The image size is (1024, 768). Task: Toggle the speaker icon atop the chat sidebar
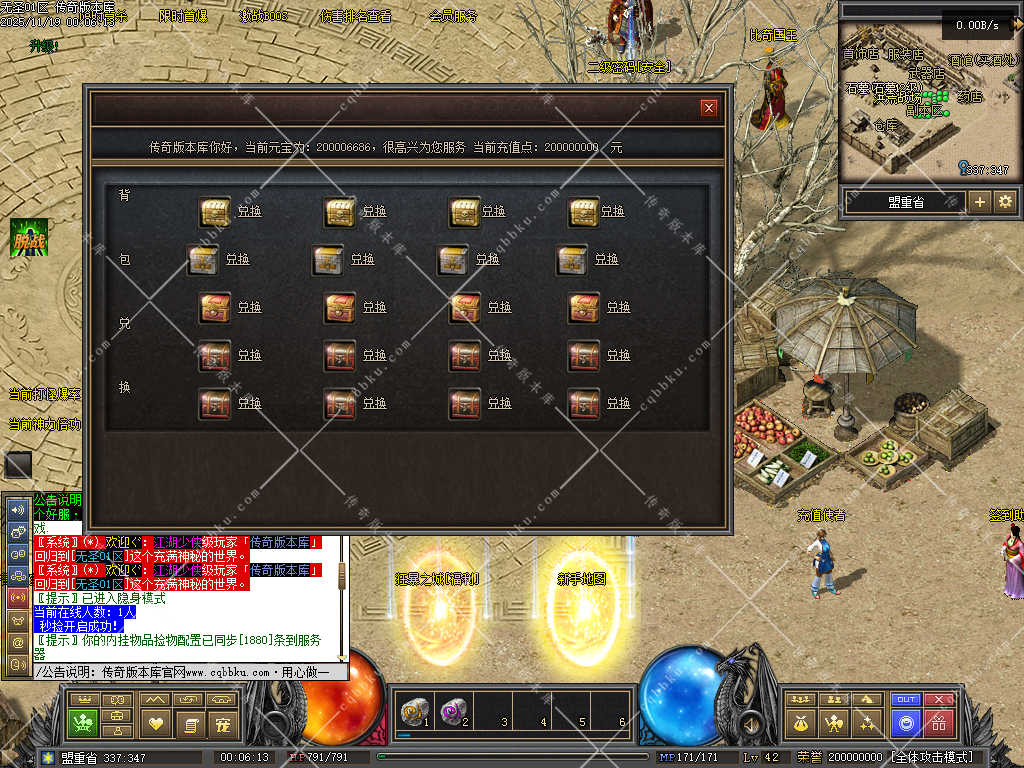pyautogui.click(x=18, y=509)
